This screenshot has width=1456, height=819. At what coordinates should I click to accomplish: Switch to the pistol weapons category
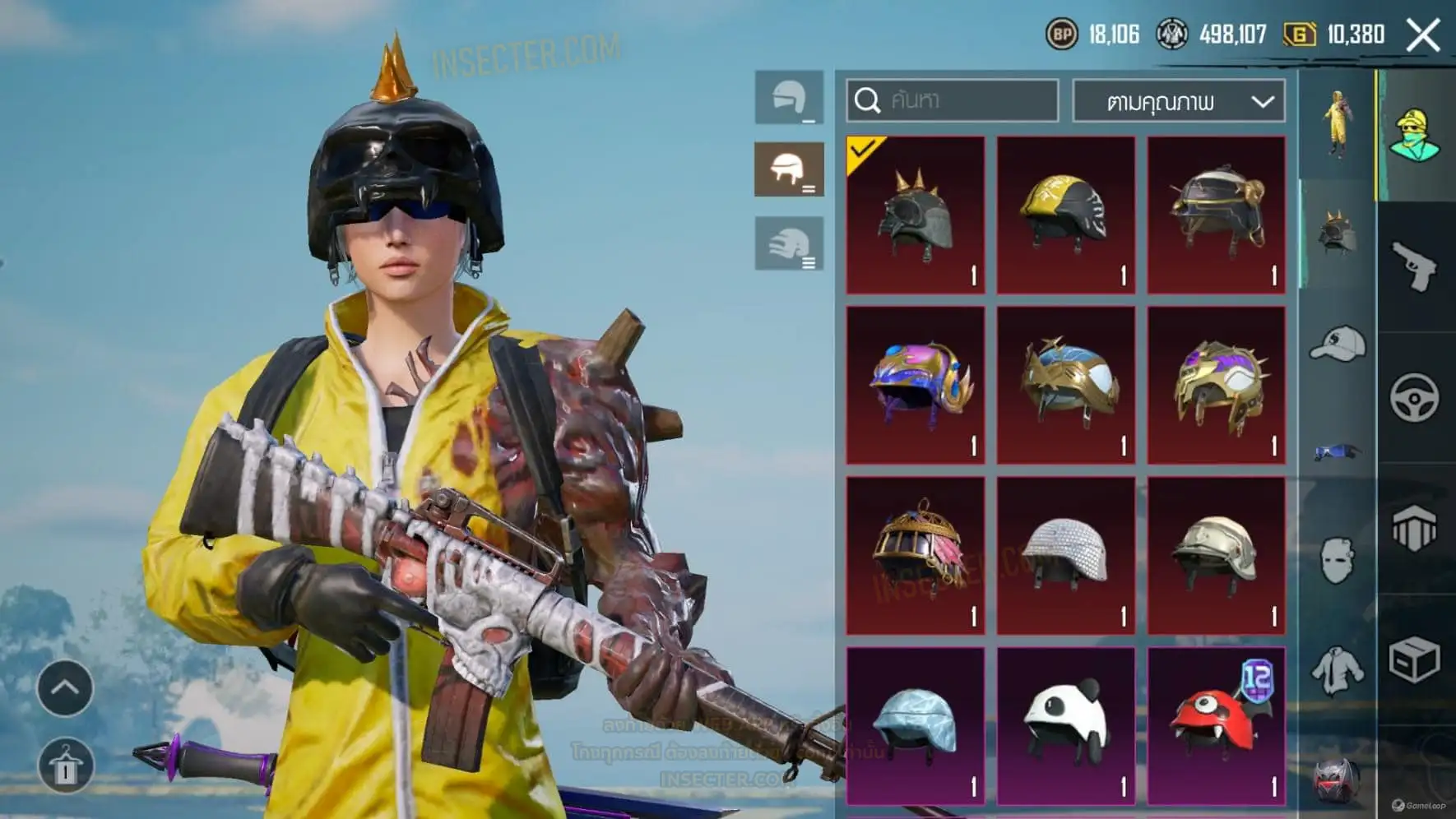point(1415,266)
